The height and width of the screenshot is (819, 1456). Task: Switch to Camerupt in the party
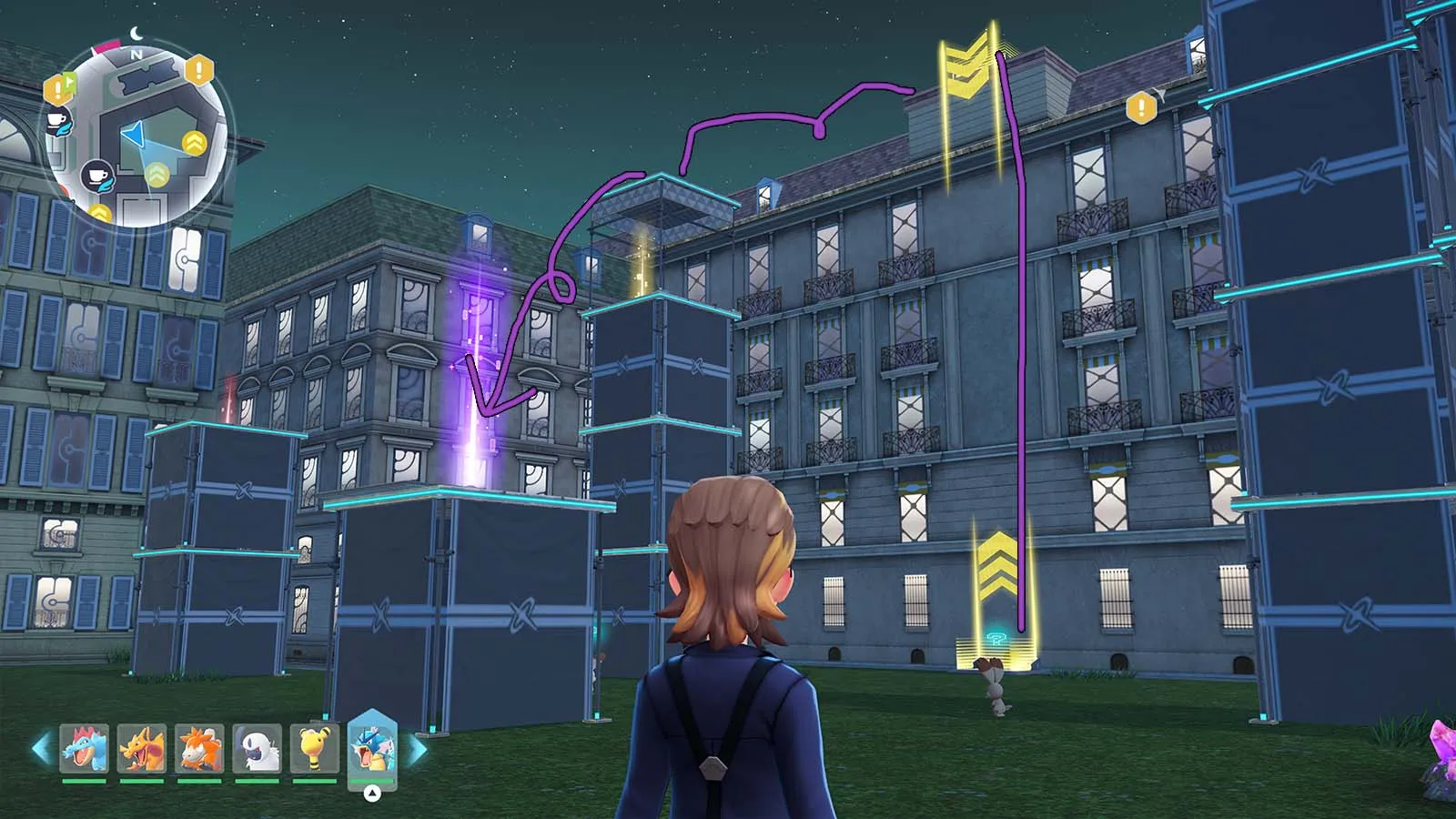coord(199,748)
